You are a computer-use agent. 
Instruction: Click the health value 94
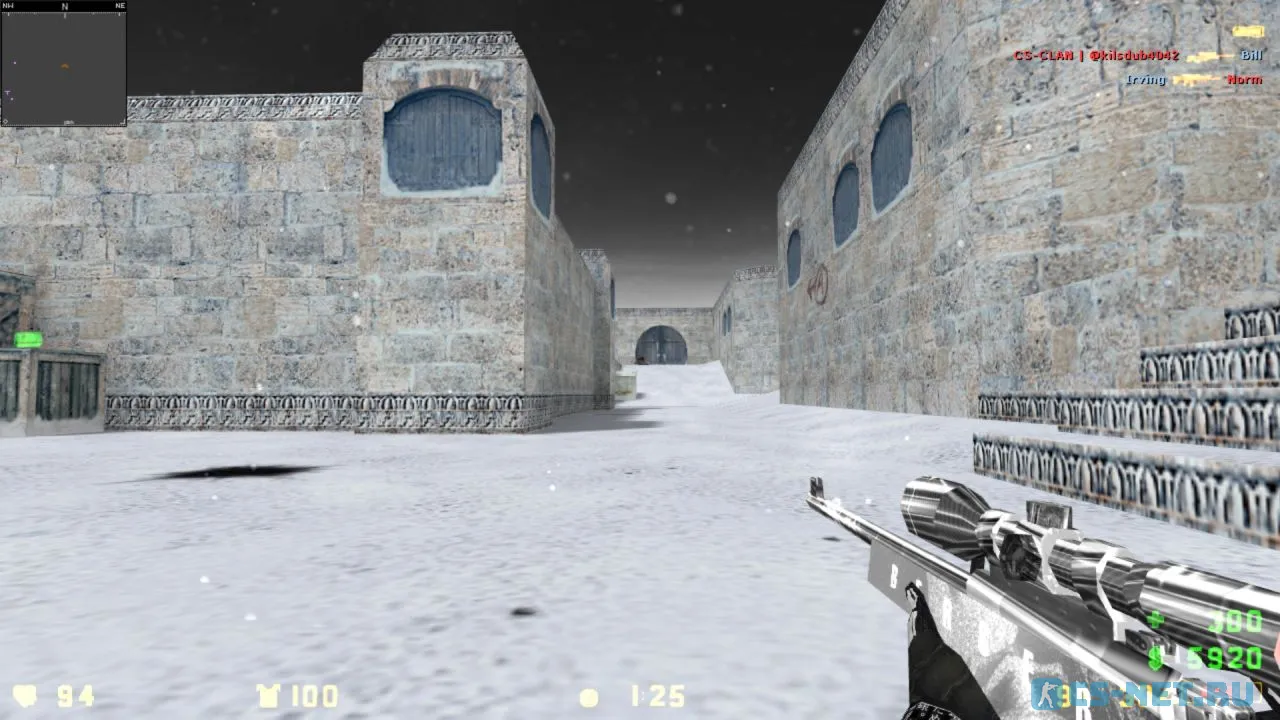74,697
